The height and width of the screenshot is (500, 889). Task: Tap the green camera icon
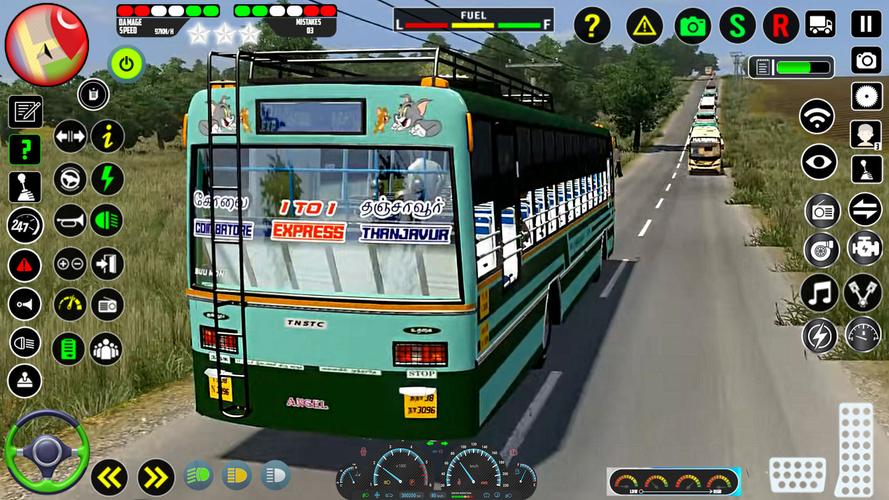coord(692,25)
